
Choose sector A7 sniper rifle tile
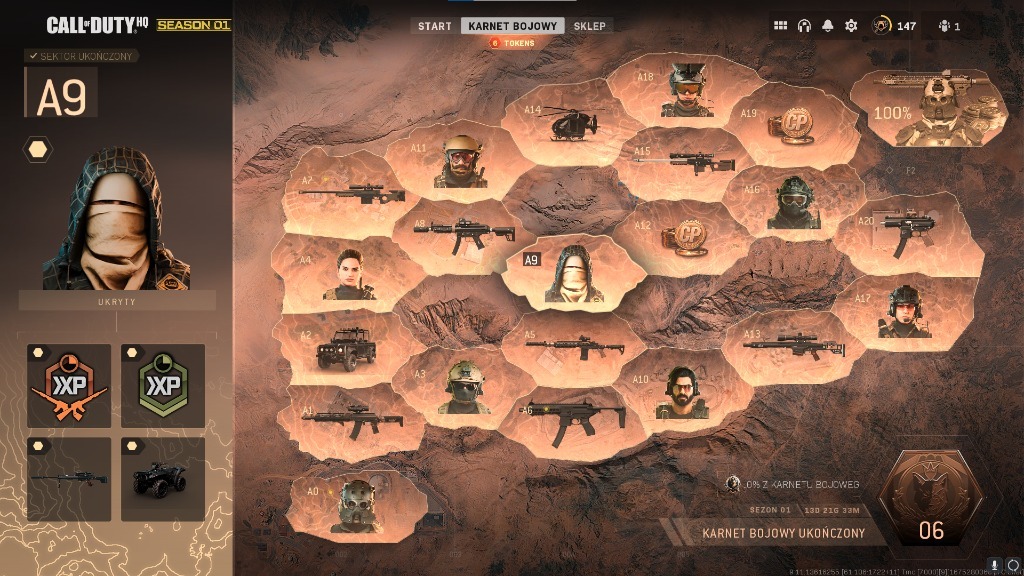[342, 189]
